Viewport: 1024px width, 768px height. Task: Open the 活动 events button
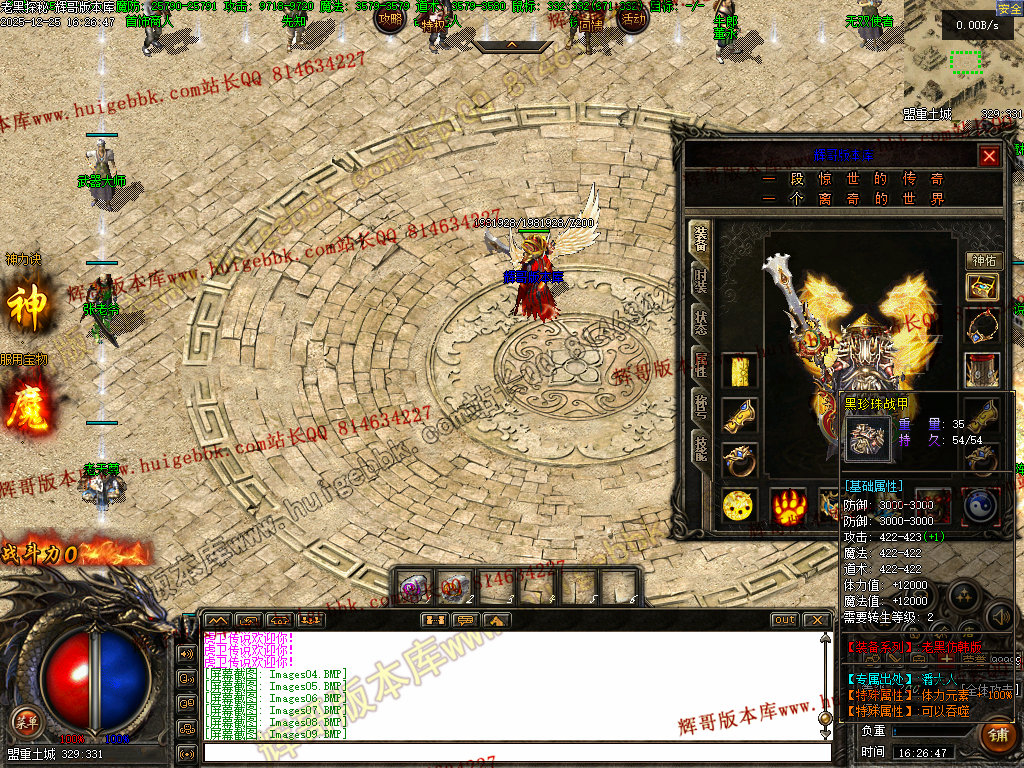(x=632, y=18)
